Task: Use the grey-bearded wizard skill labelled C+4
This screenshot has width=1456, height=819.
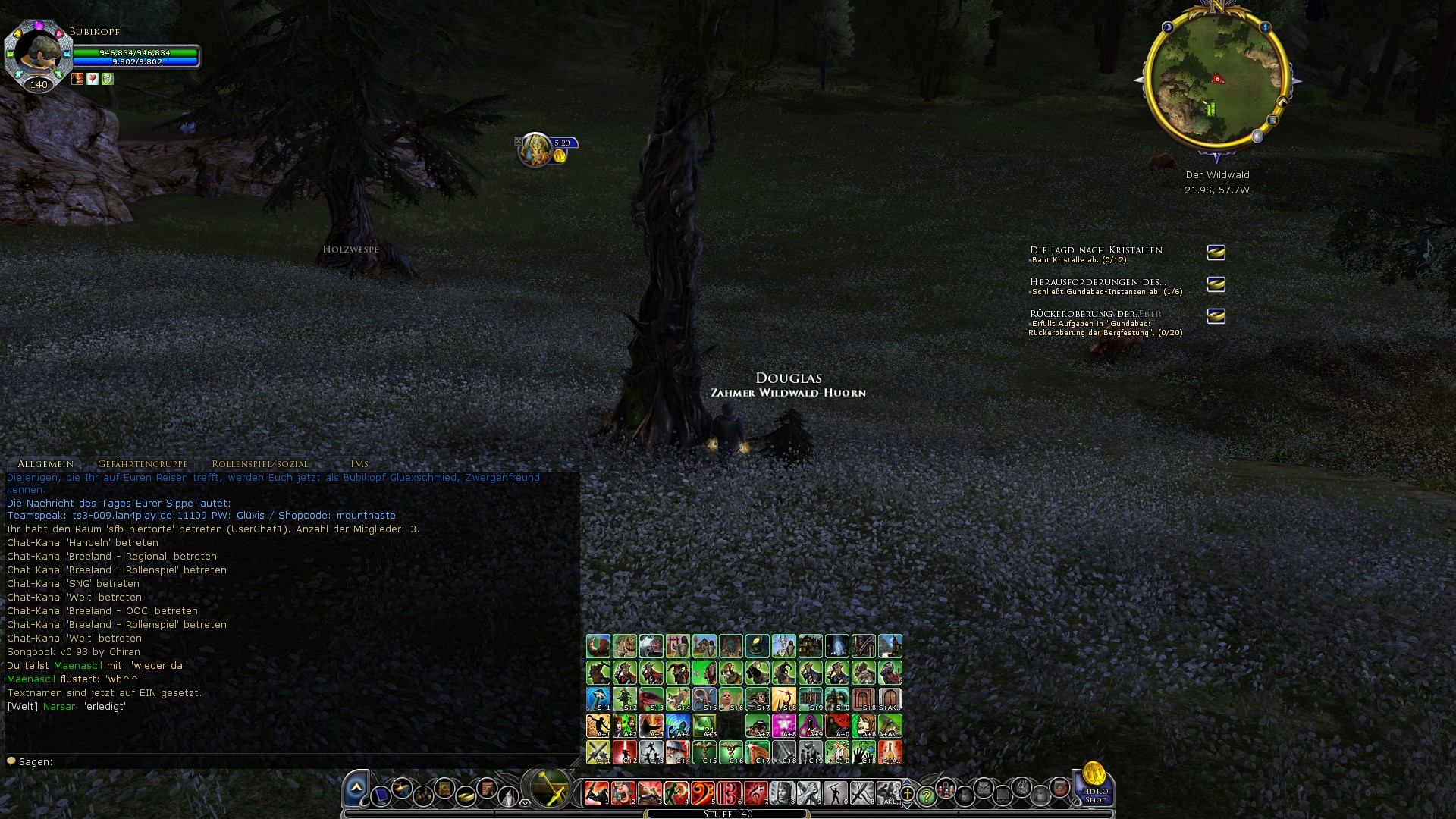Action: click(677, 752)
